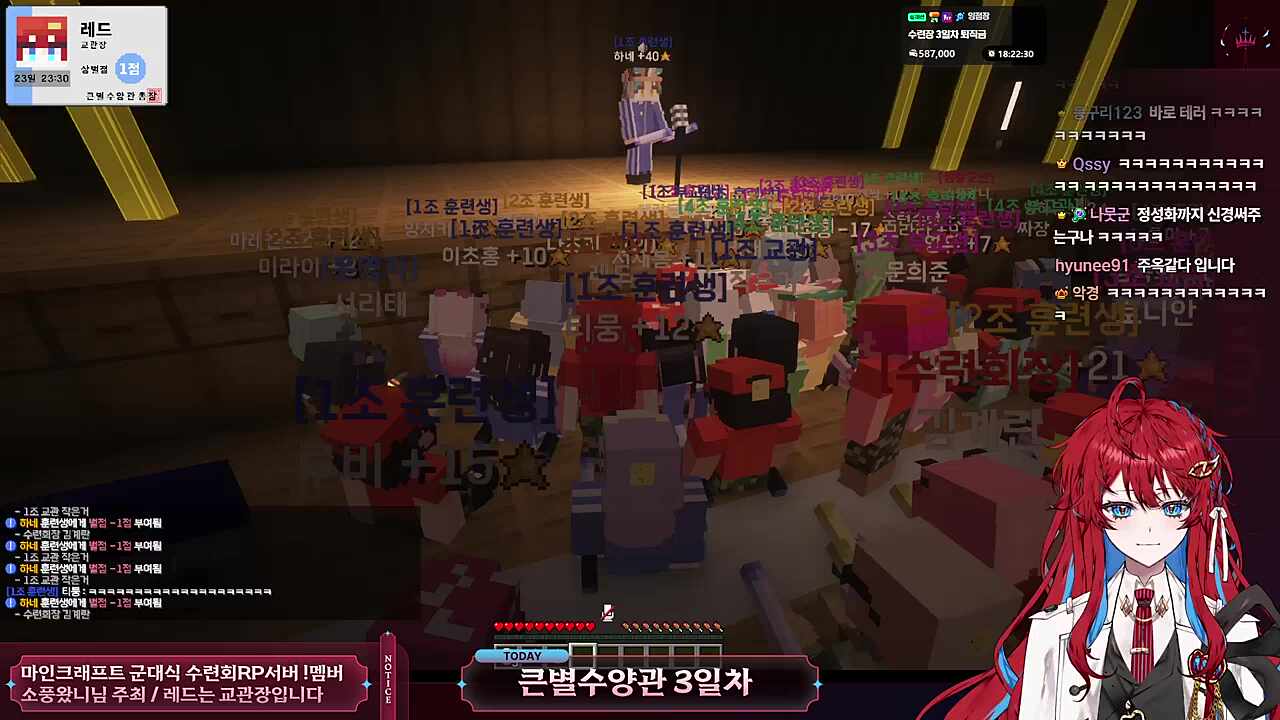Select the blue fish badge beside 나뭇군
The width and height of the screenshot is (1280, 720).
[1079, 215]
